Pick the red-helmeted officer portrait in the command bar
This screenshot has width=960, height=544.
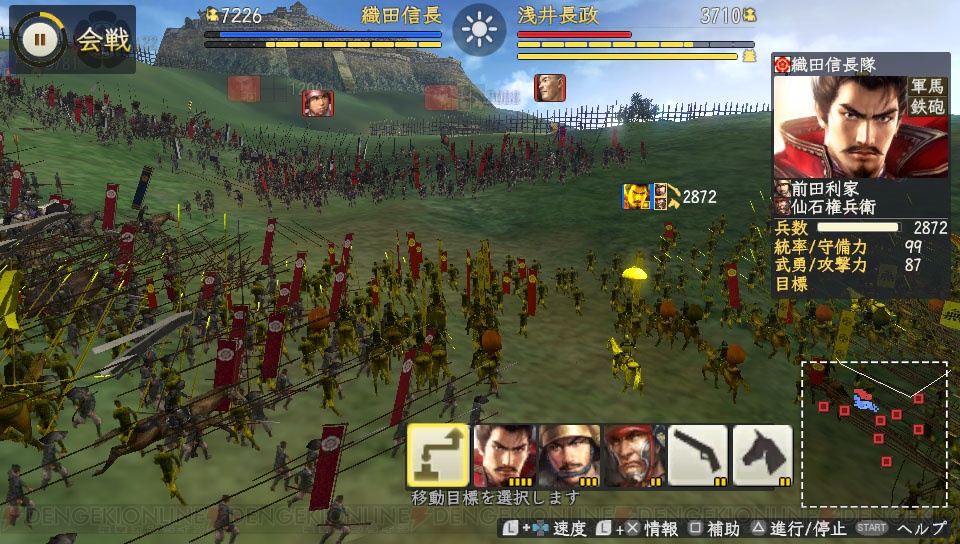point(633,456)
